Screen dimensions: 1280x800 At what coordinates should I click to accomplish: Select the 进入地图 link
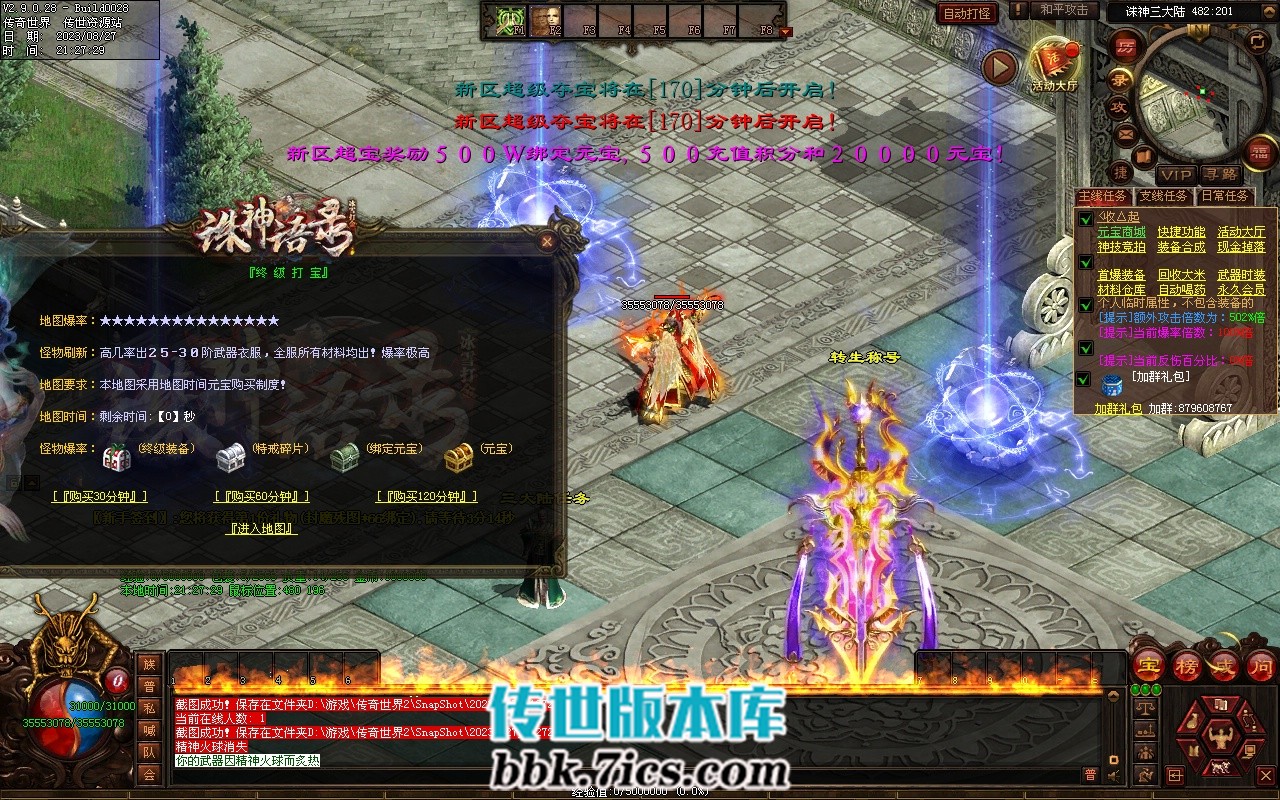(262, 529)
